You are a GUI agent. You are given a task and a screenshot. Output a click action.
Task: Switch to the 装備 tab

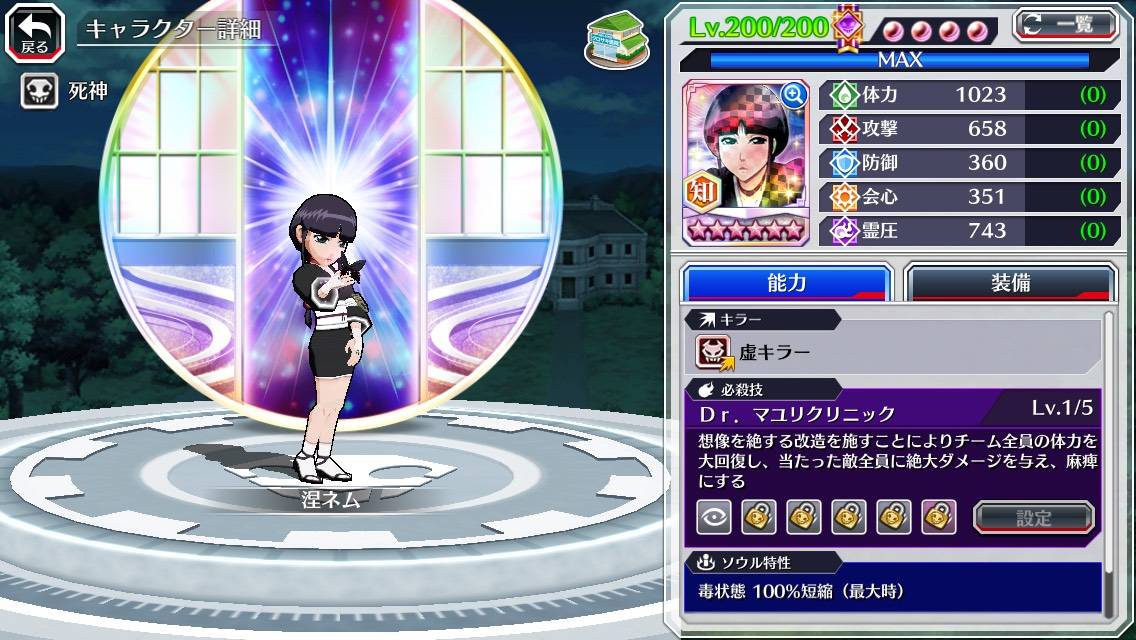pos(1010,283)
